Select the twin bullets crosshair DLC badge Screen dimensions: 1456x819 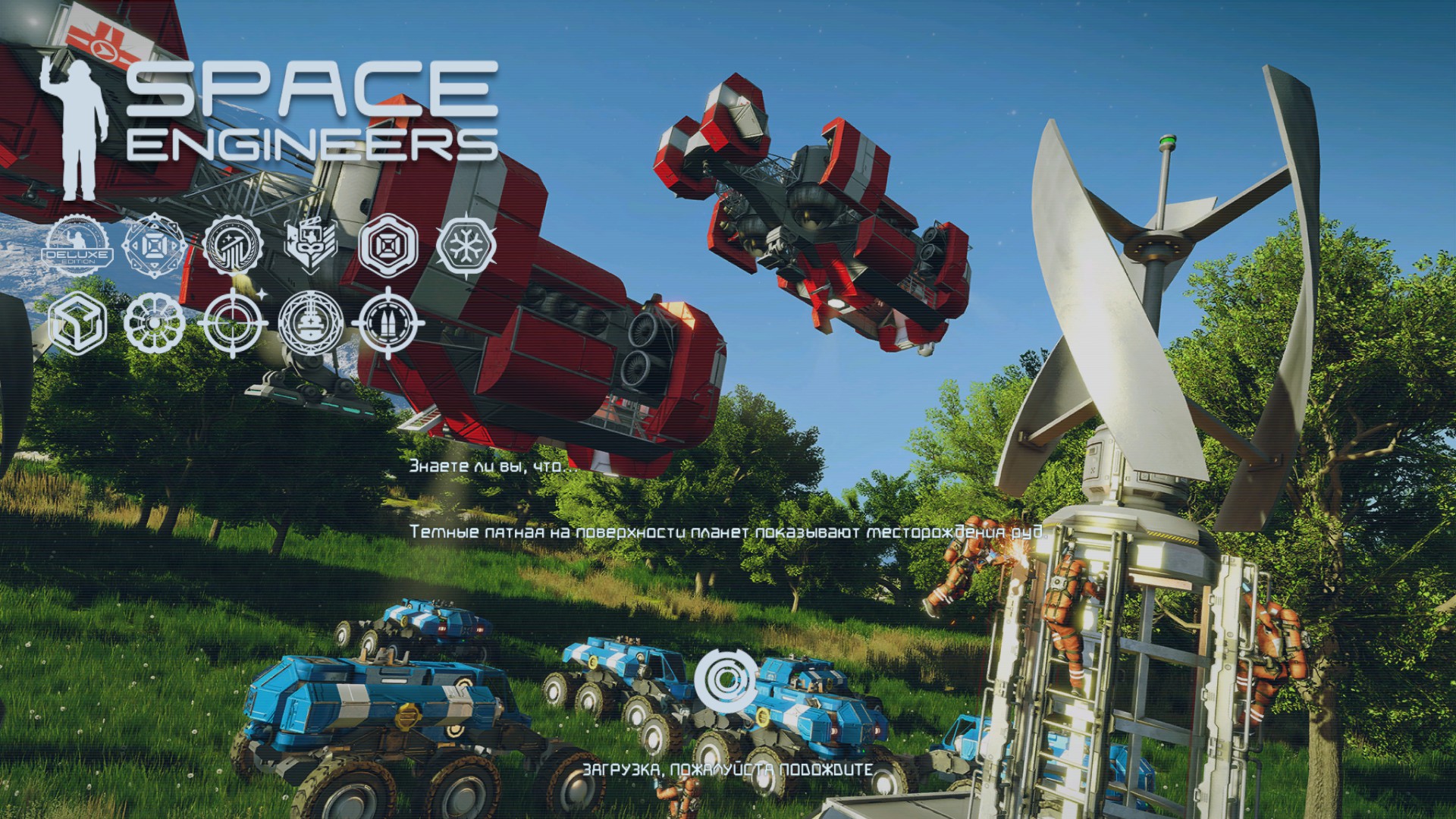click(388, 322)
